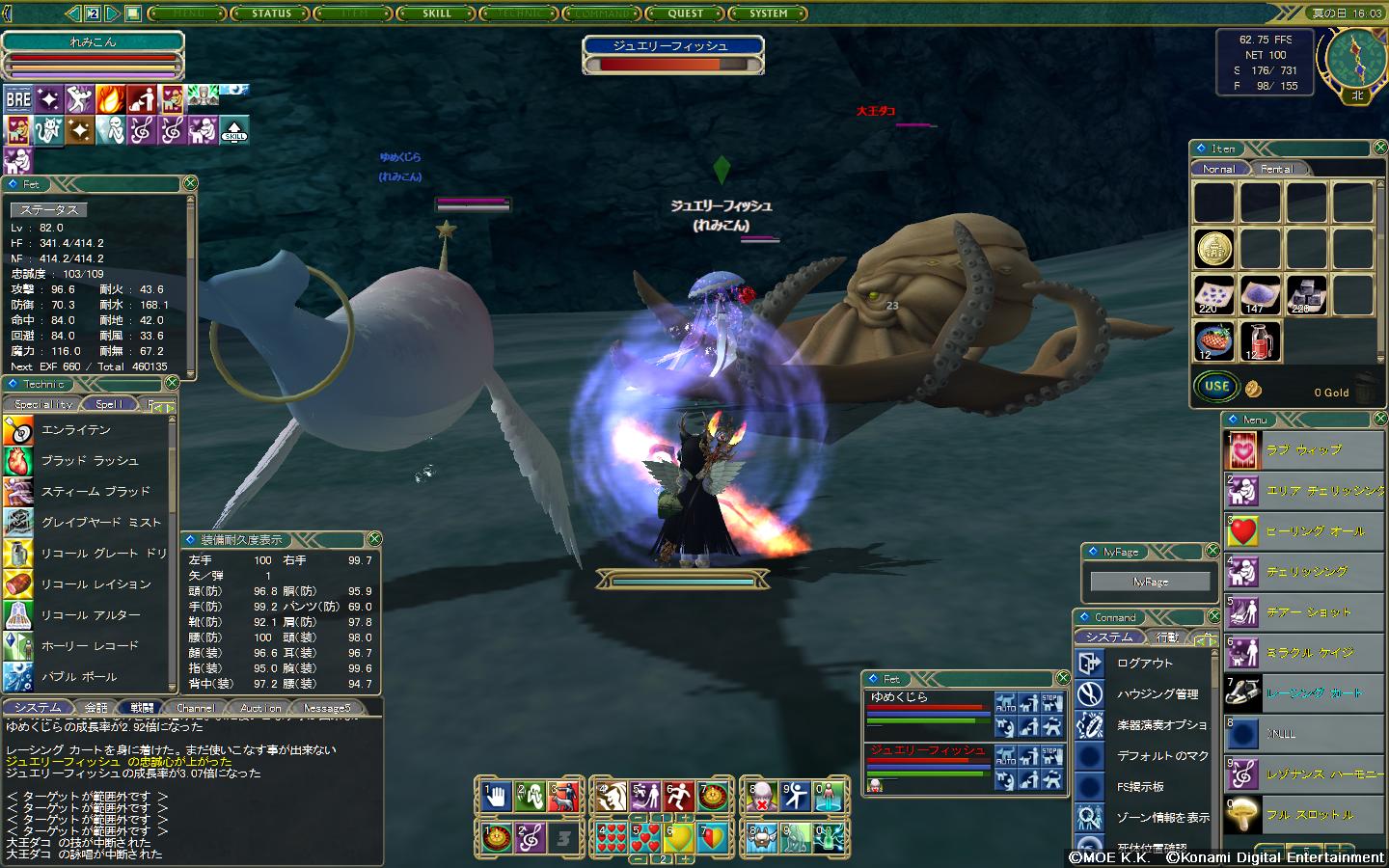The height and width of the screenshot is (868, 1389).
Task: Close the equipment durability window
Action: (x=374, y=539)
